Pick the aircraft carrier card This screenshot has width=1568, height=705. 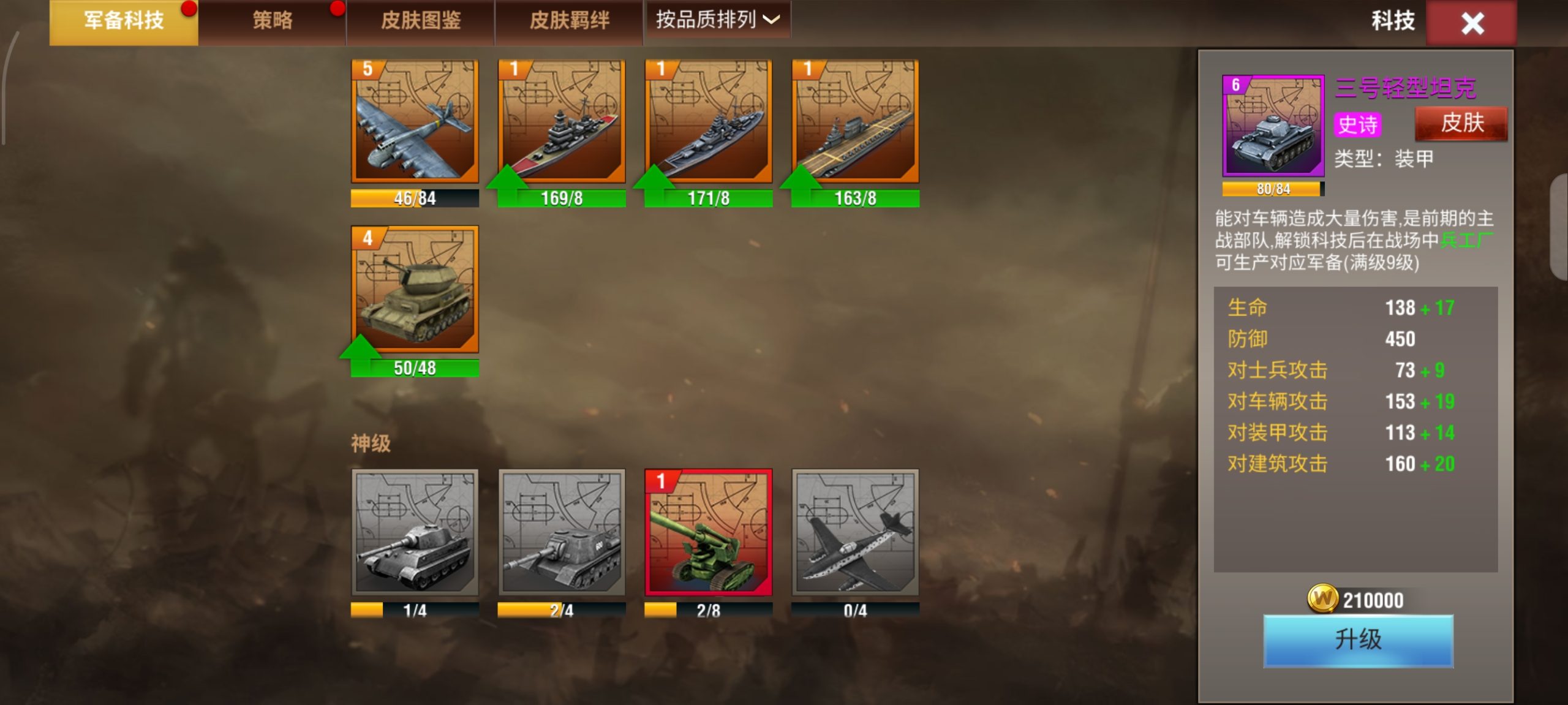(x=856, y=121)
